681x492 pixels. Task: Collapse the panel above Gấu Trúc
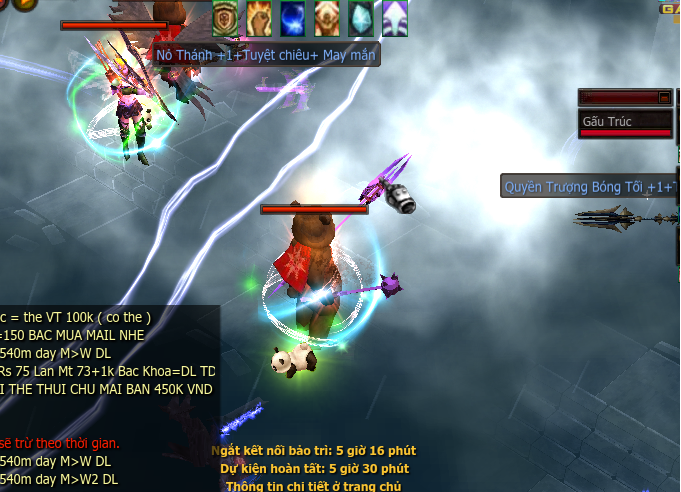click(664, 97)
